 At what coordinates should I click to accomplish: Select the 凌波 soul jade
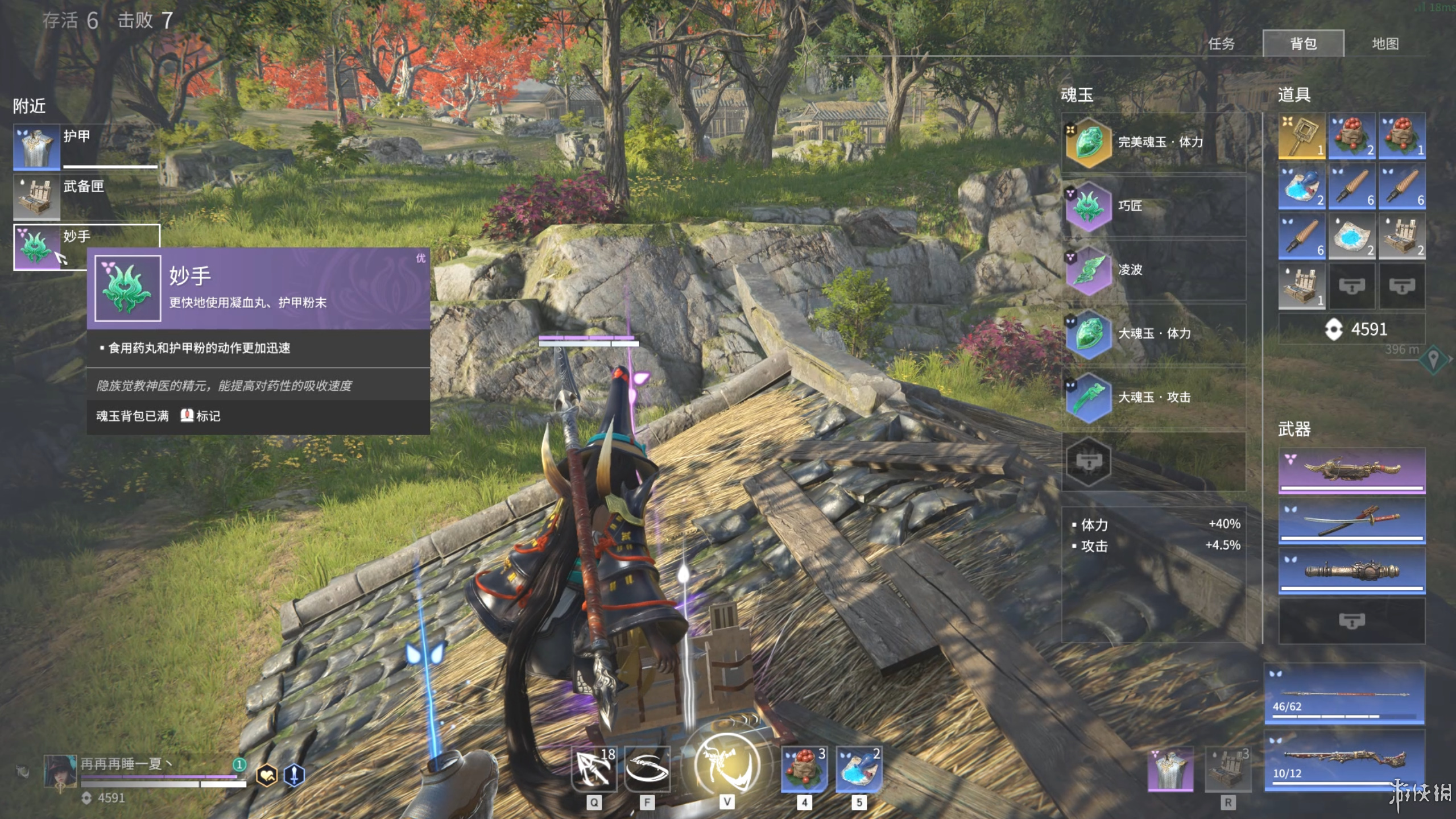pos(1153,270)
